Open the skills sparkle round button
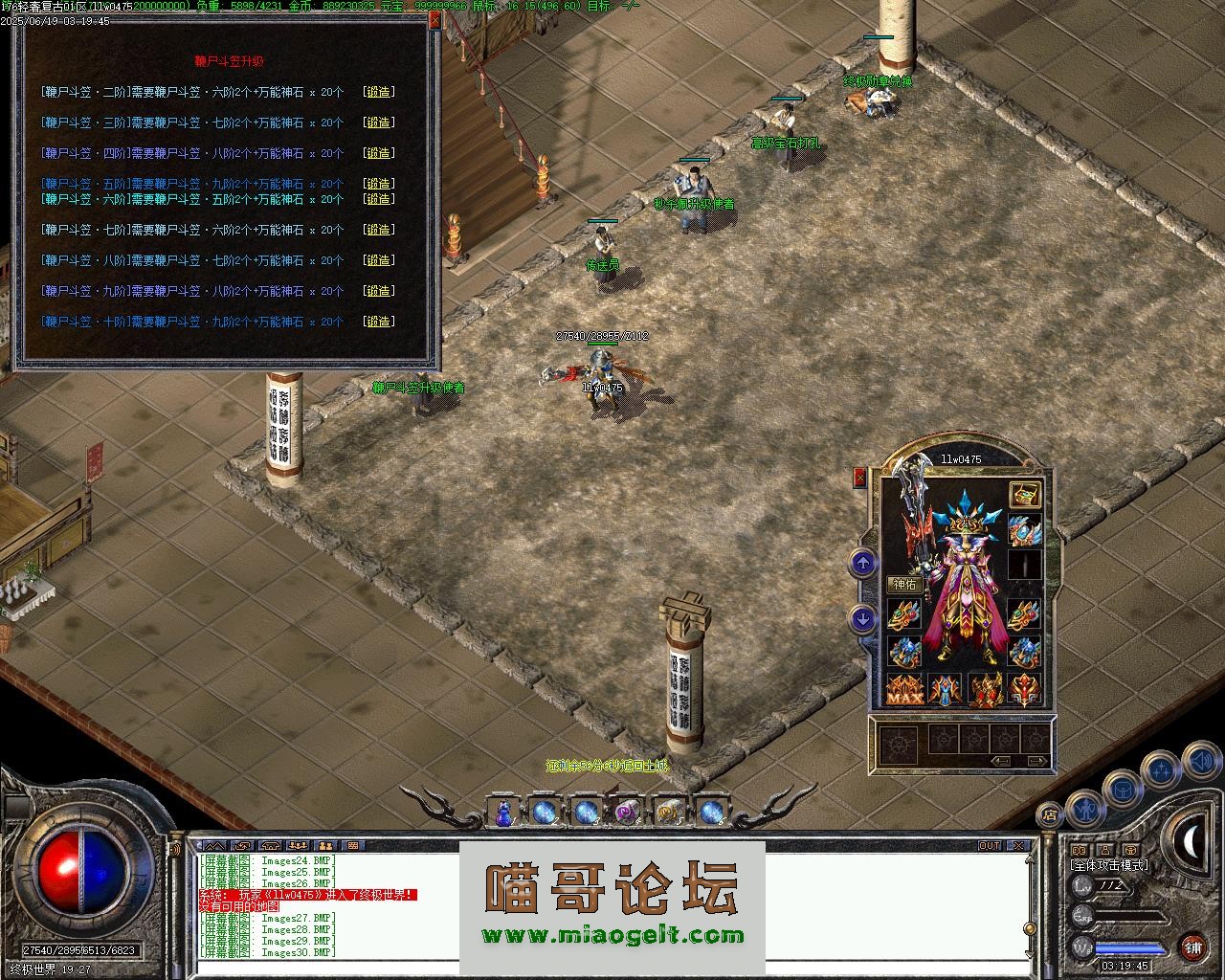The image size is (1225, 980). 1161,768
